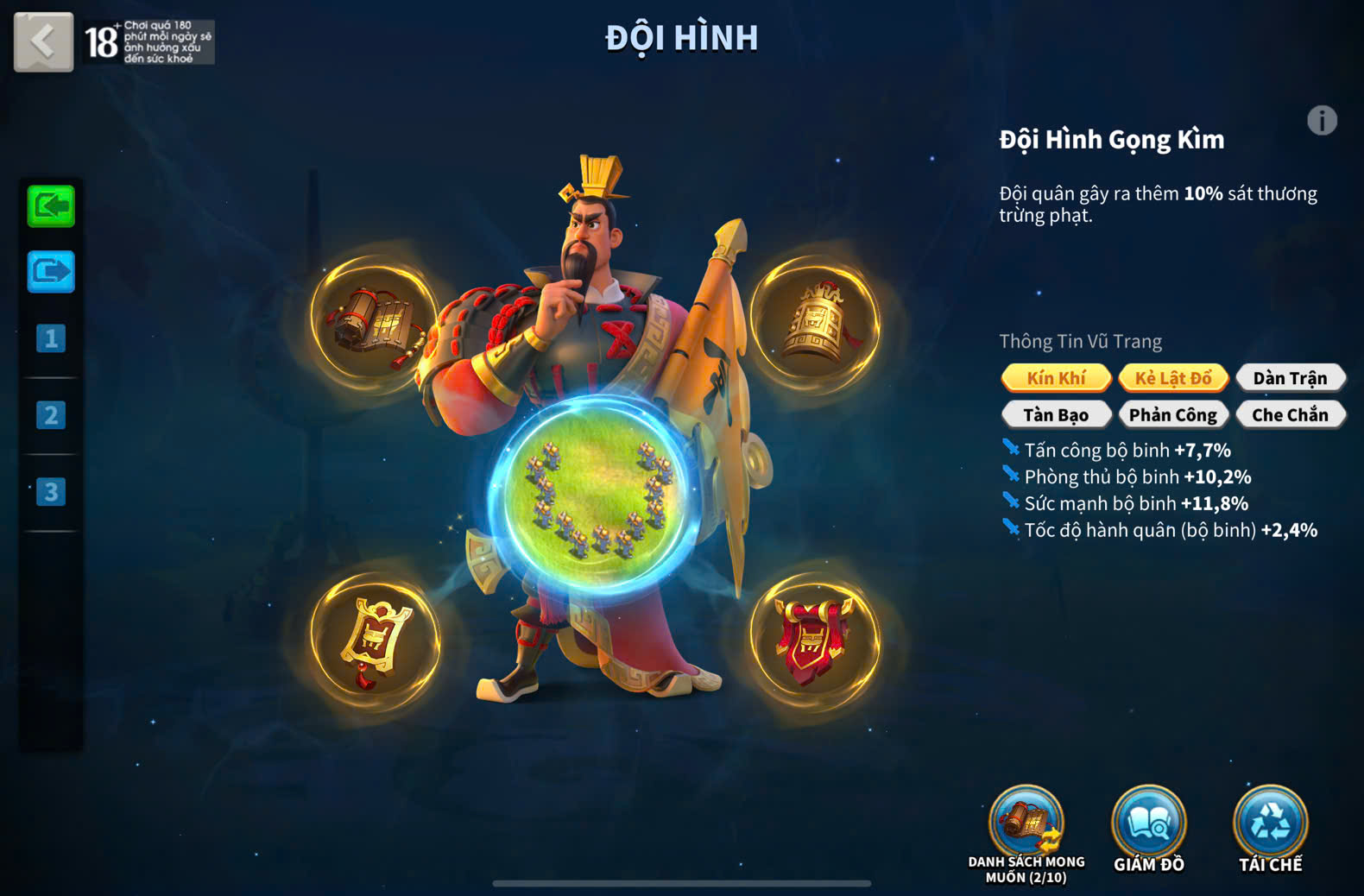Image resolution: width=1364 pixels, height=896 pixels.
Task: Pick the Phản Công attribute tag
Action: [x=1173, y=415]
